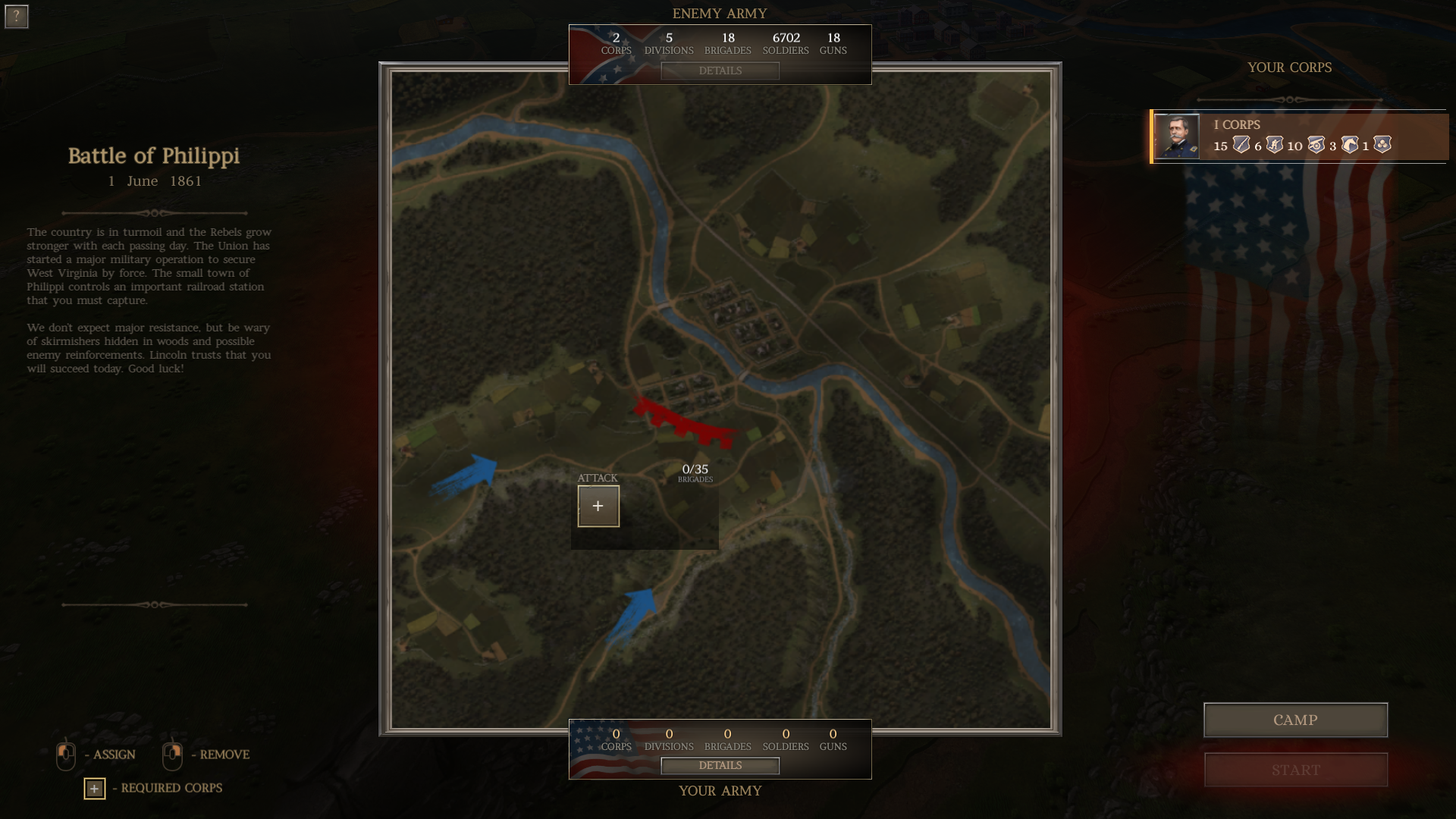Start the Battle of Philippi
This screenshot has height=819, width=1456.
(1295, 770)
